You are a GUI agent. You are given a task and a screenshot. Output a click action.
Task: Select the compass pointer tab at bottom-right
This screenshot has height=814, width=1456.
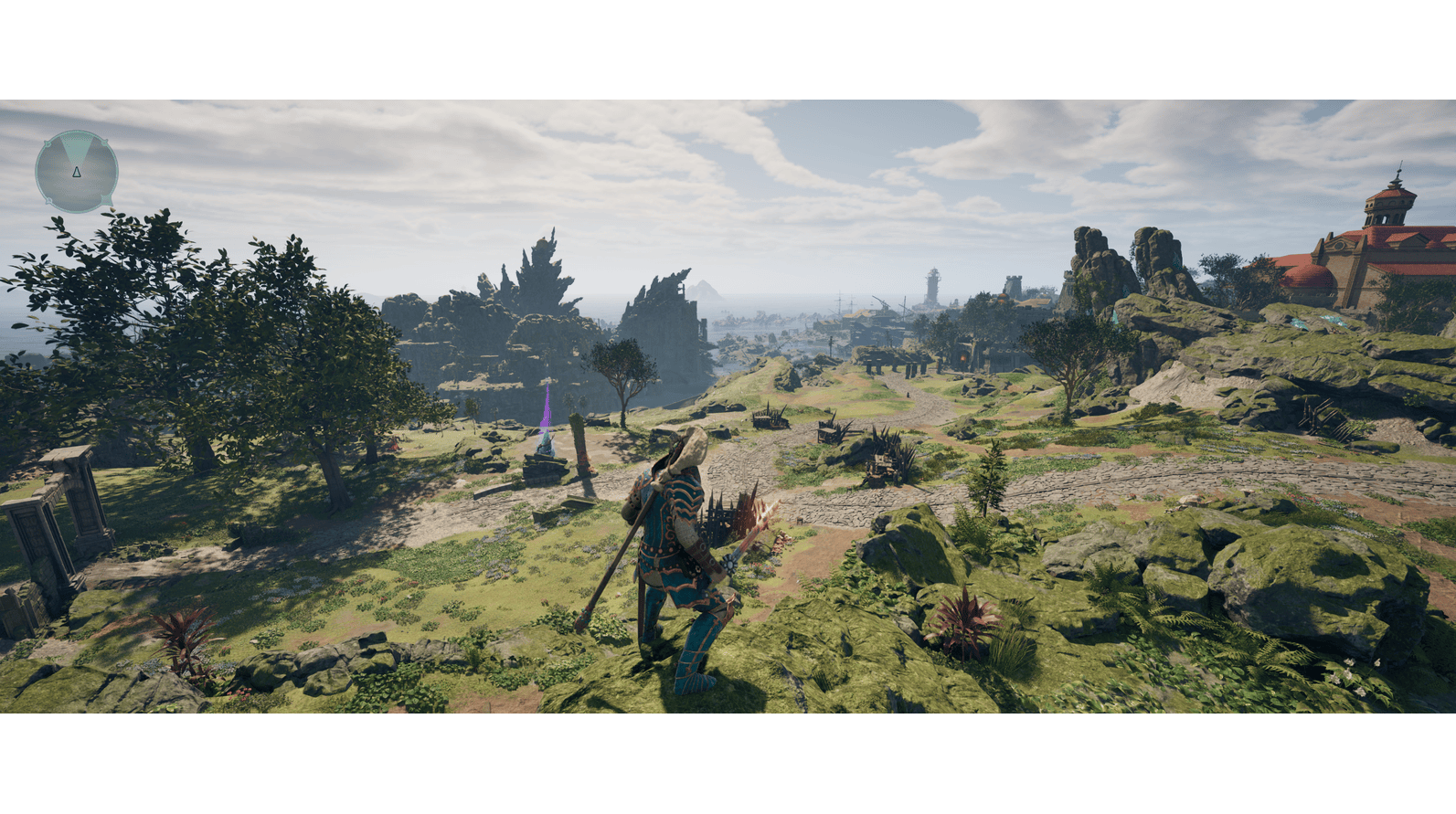tap(106, 200)
